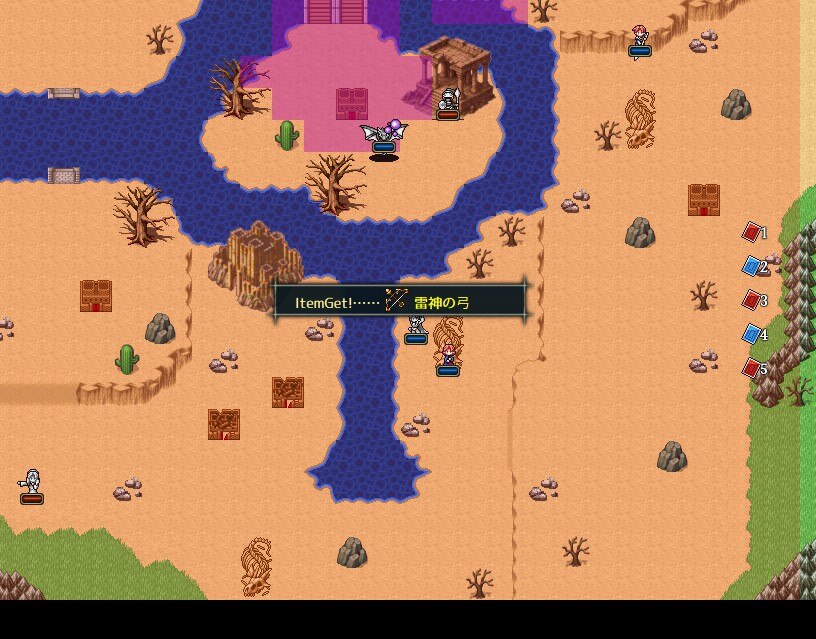The width and height of the screenshot is (816, 639).
Task: Choose the red gem marker numbered 3
Action: 752,300
